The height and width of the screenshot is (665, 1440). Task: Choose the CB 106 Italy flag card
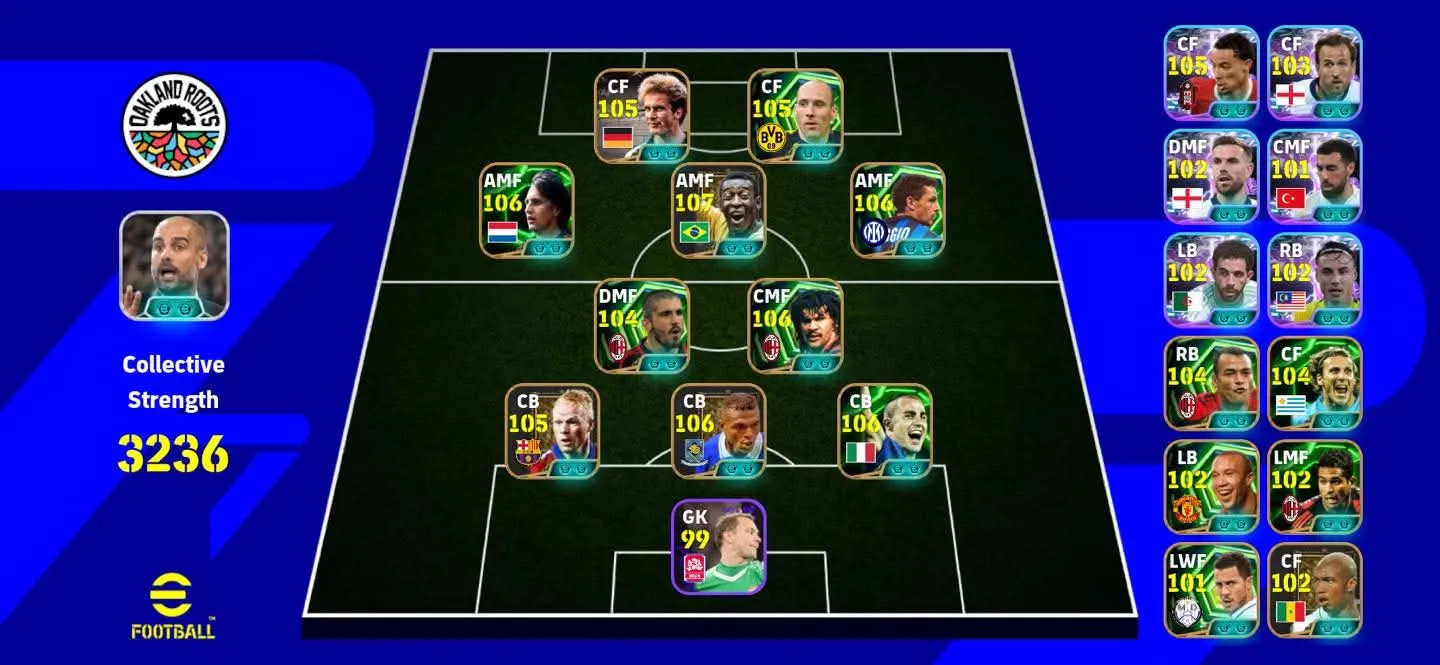(884, 431)
